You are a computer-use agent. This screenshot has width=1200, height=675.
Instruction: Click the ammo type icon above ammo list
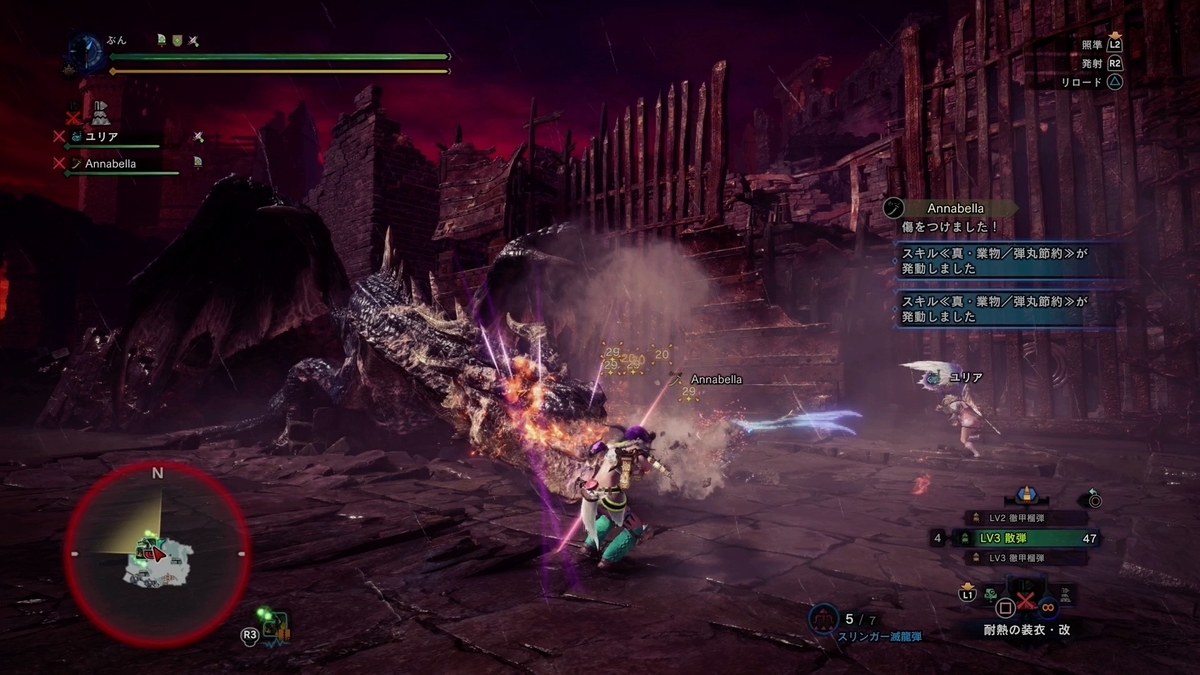(1024, 494)
